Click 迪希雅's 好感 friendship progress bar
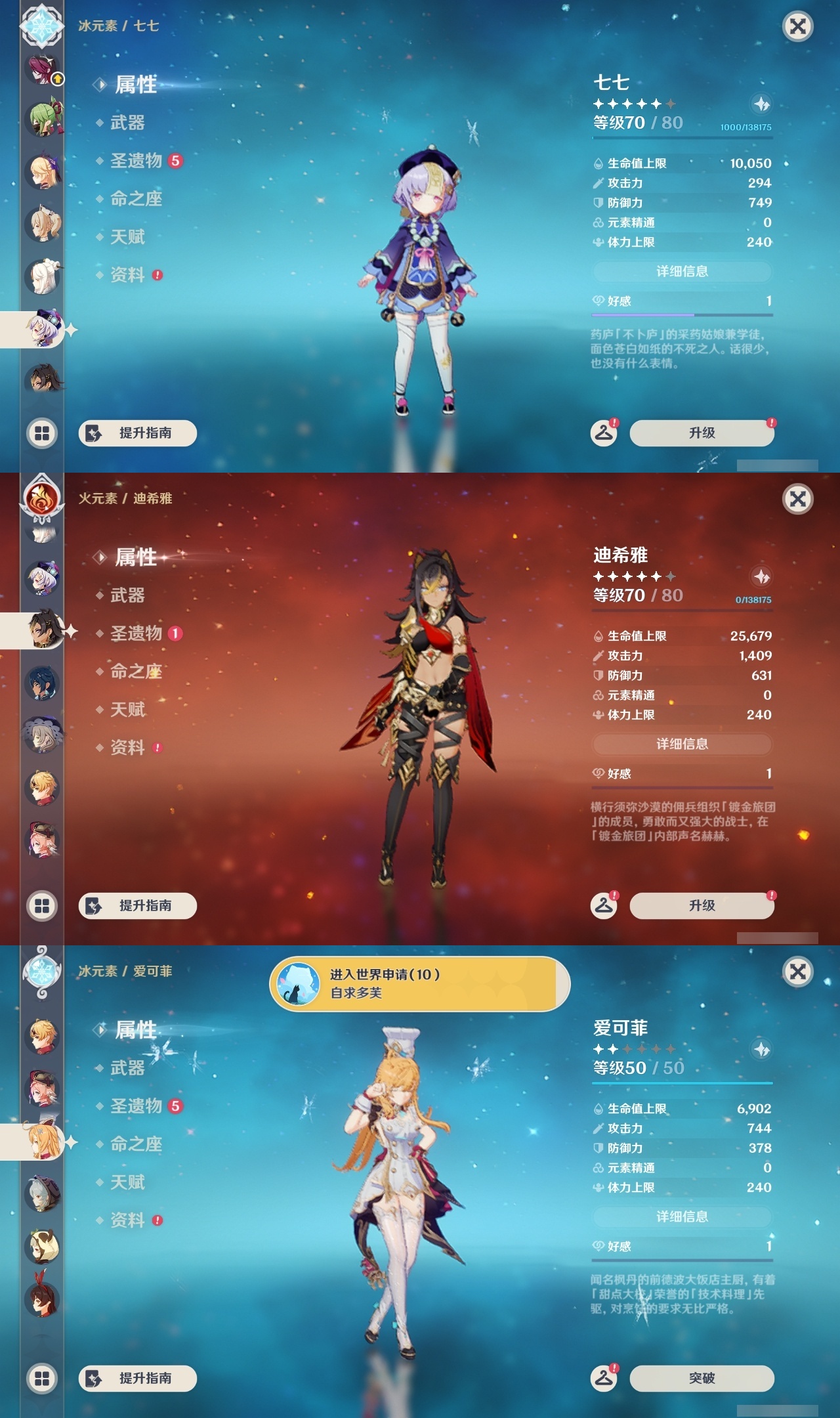This screenshot has width=840, height=1418. click(682, 788)
